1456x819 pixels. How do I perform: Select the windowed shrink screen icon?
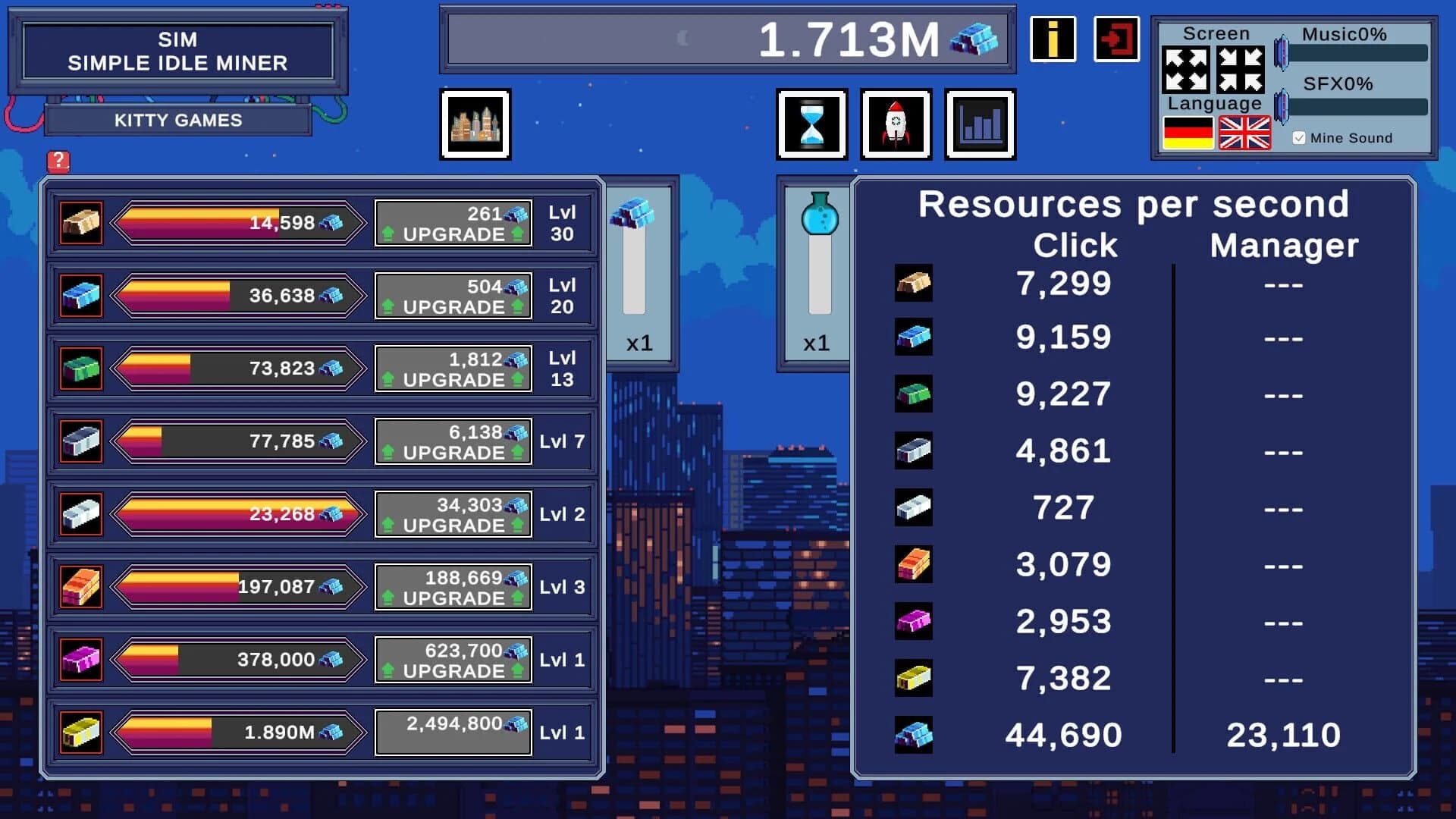(x=1241, y=69)
